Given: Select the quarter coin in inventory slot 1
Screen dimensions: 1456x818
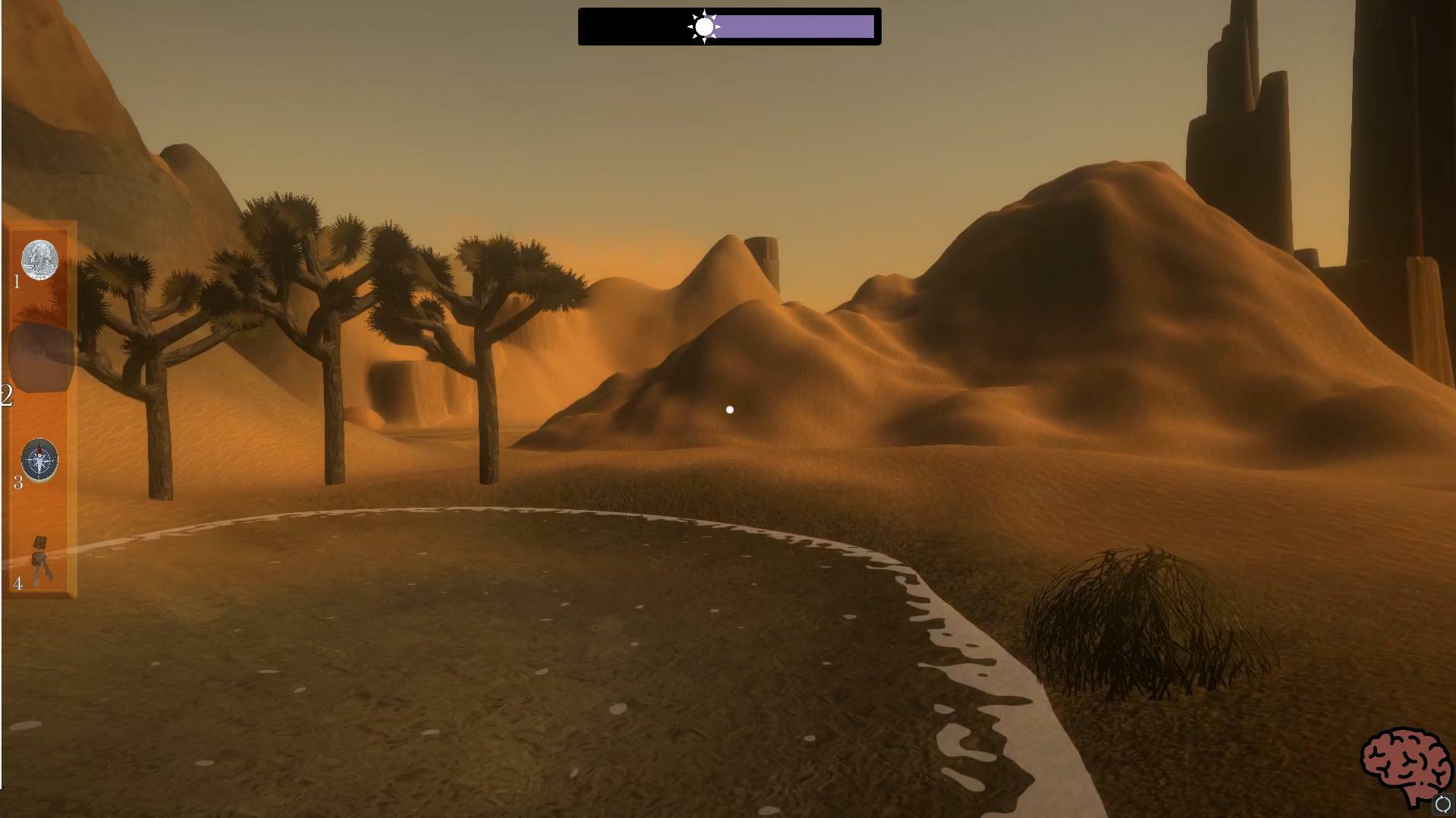Looking at the screenshot, I should (39, 259).
